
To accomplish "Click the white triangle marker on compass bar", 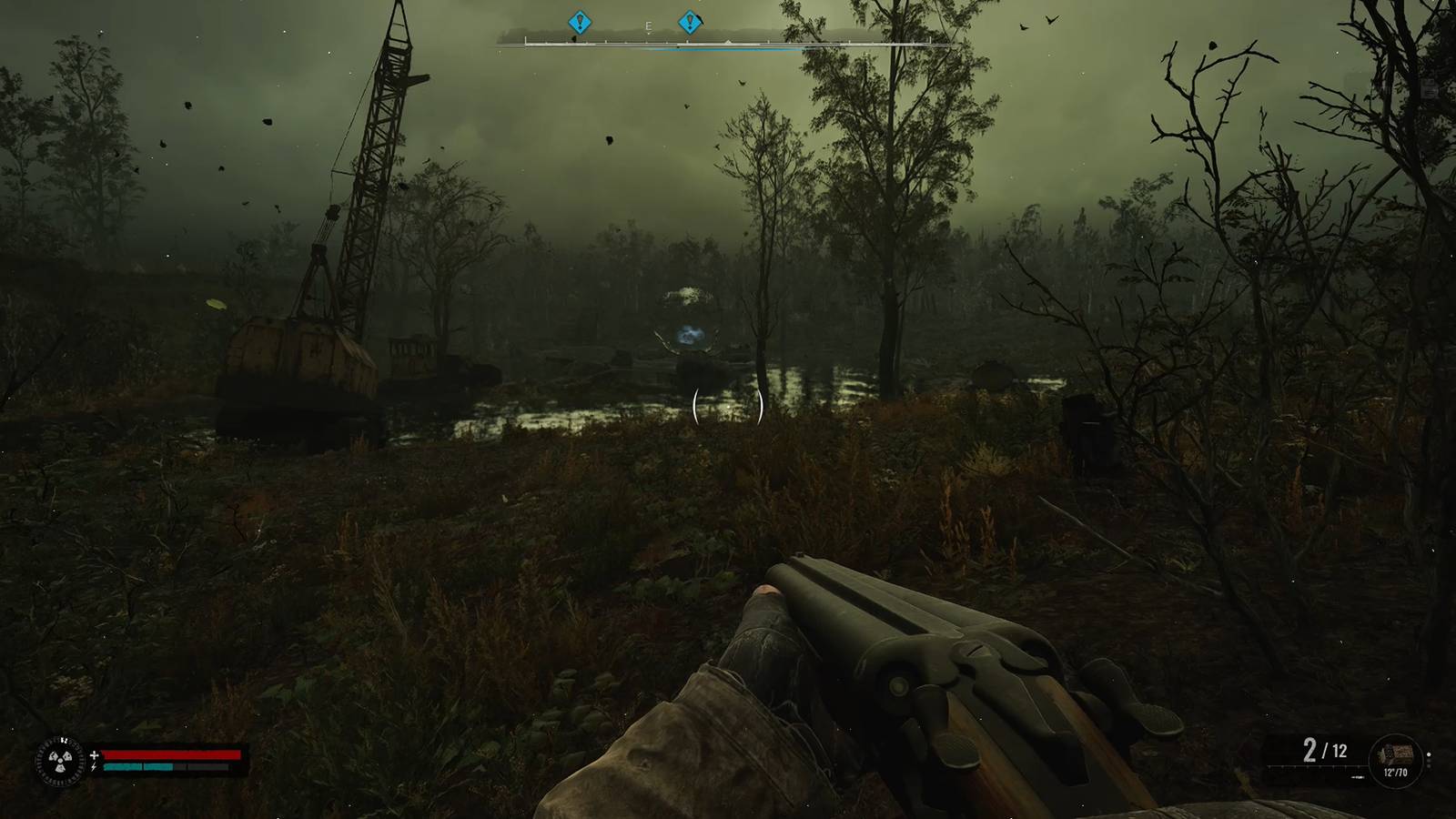I will (728, 41).
